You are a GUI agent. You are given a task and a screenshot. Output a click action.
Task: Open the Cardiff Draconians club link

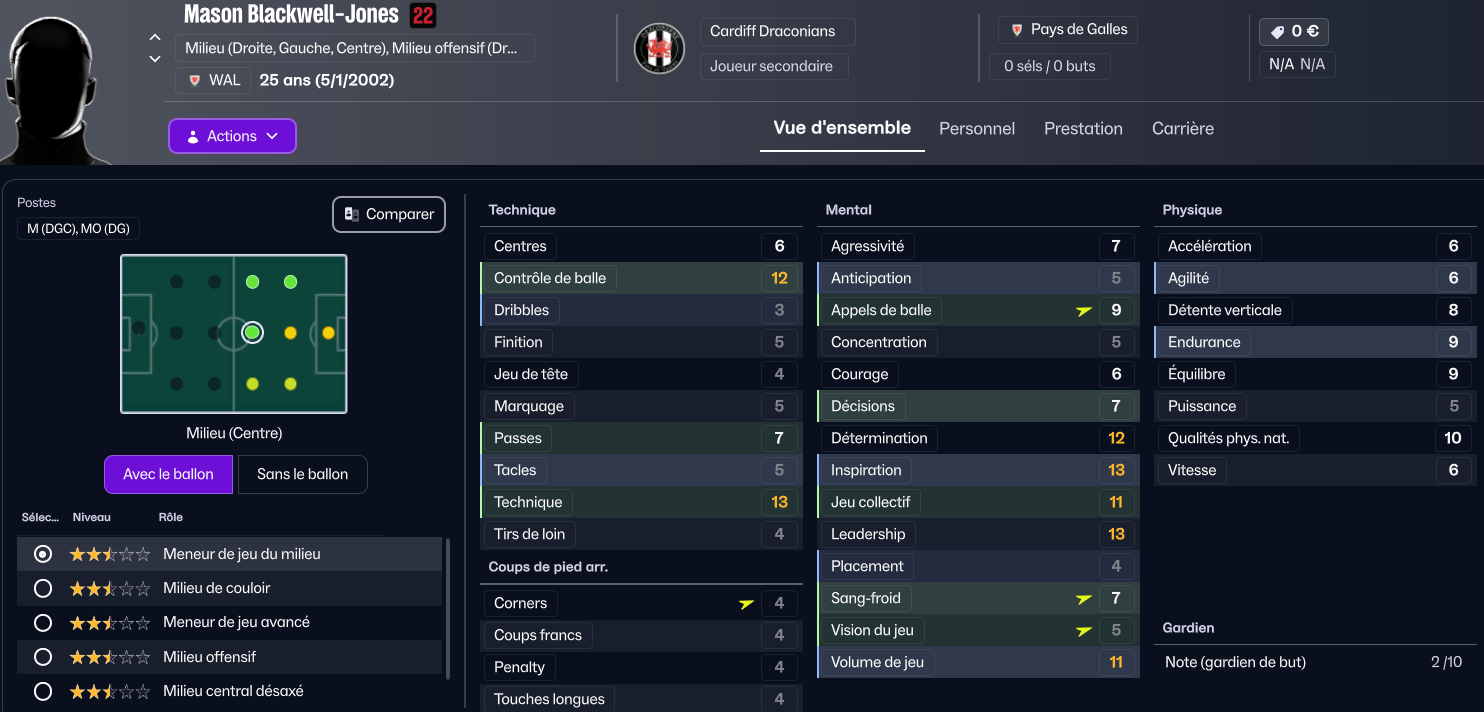point(772,31)
